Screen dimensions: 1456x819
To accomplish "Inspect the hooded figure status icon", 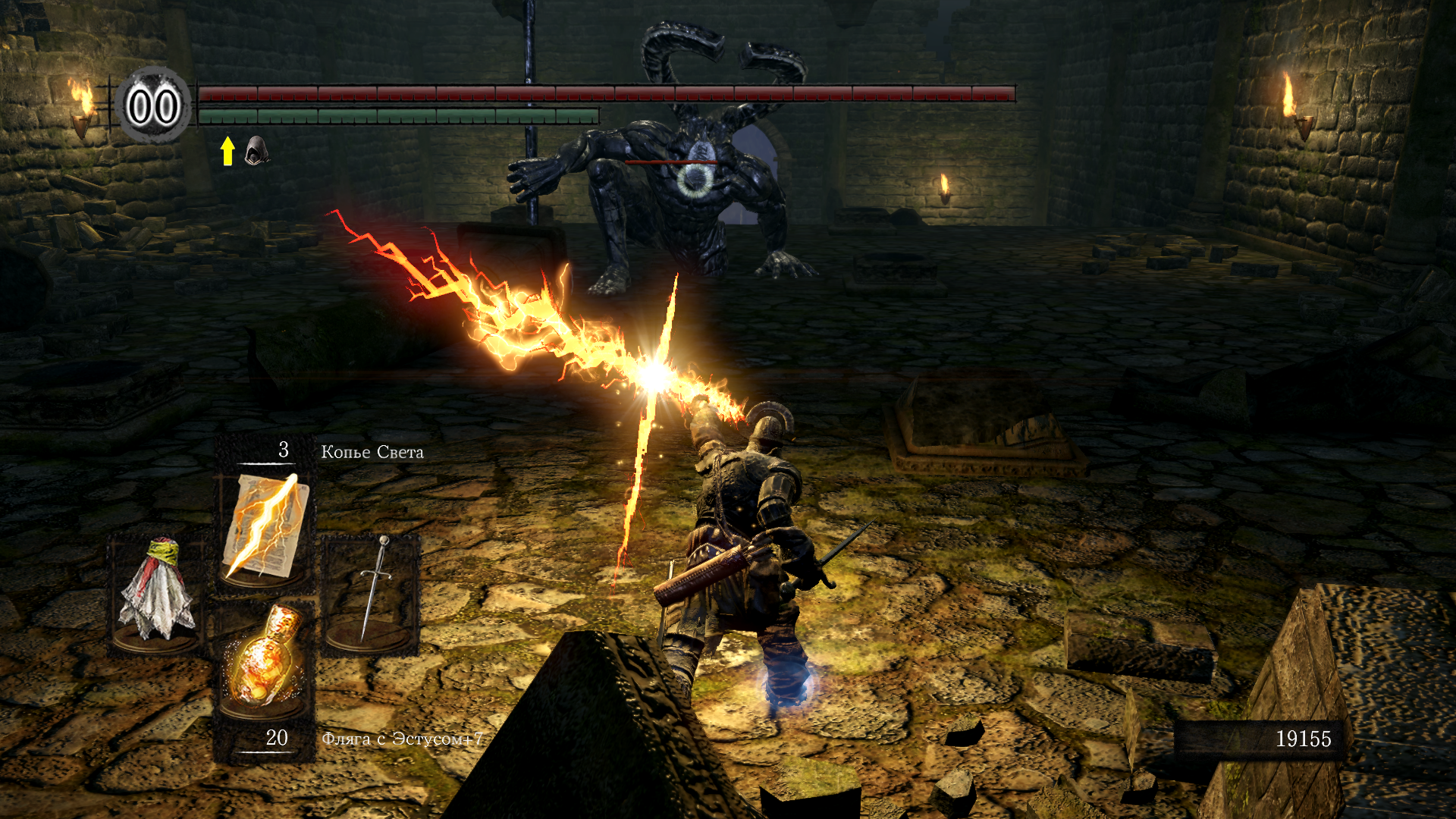I will point(256,150).
